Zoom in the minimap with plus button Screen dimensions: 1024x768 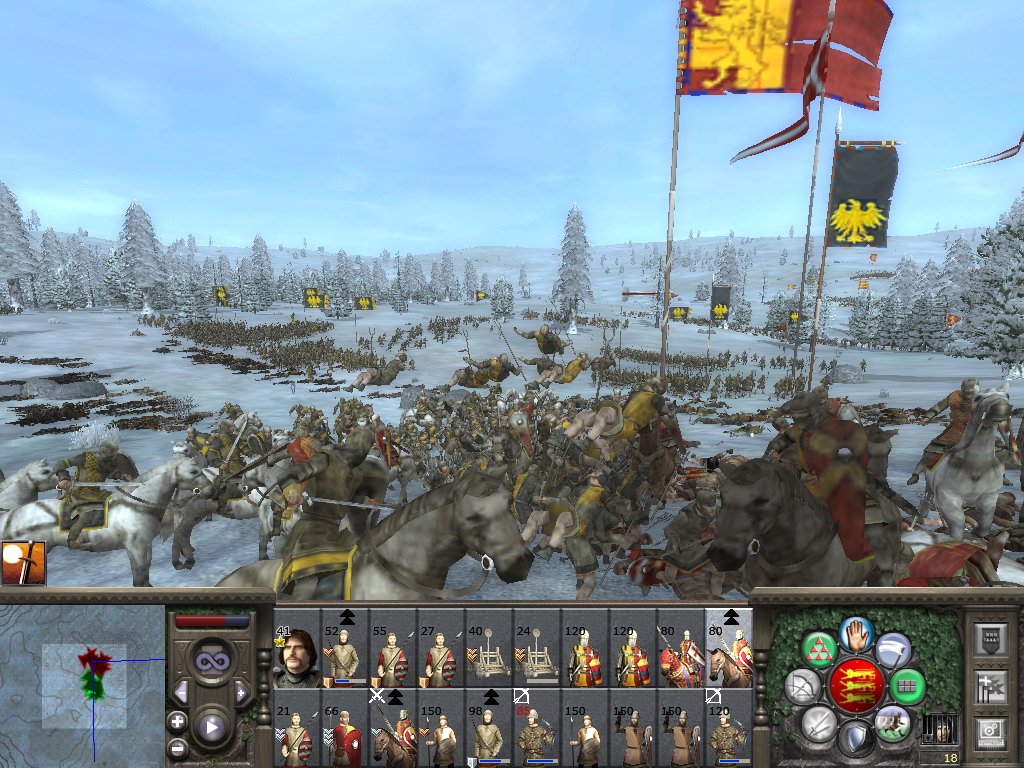pos(178,721)
